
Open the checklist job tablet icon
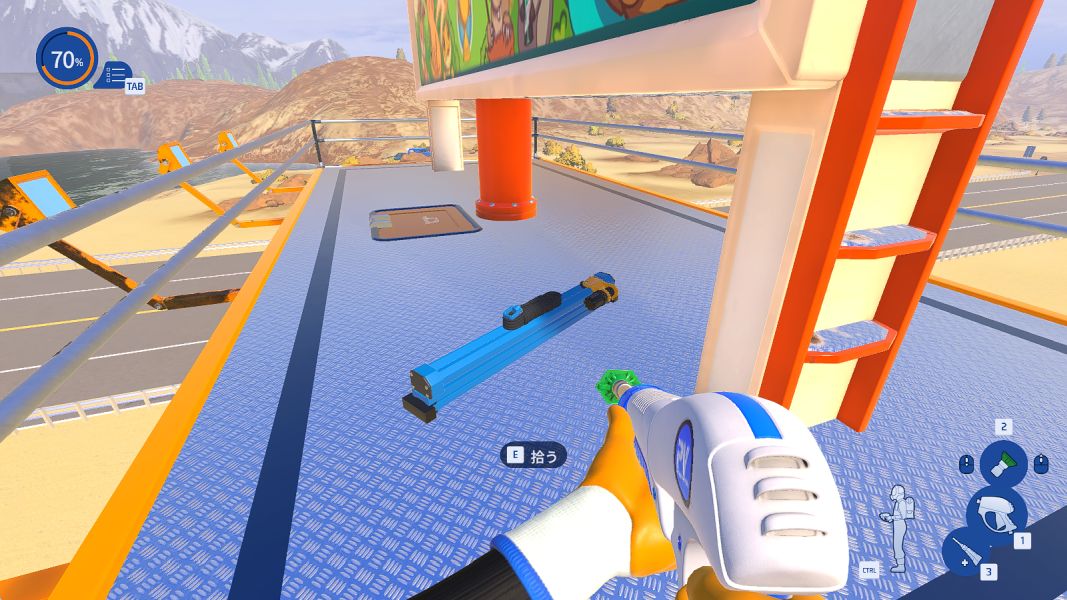[x=114, y=75]
